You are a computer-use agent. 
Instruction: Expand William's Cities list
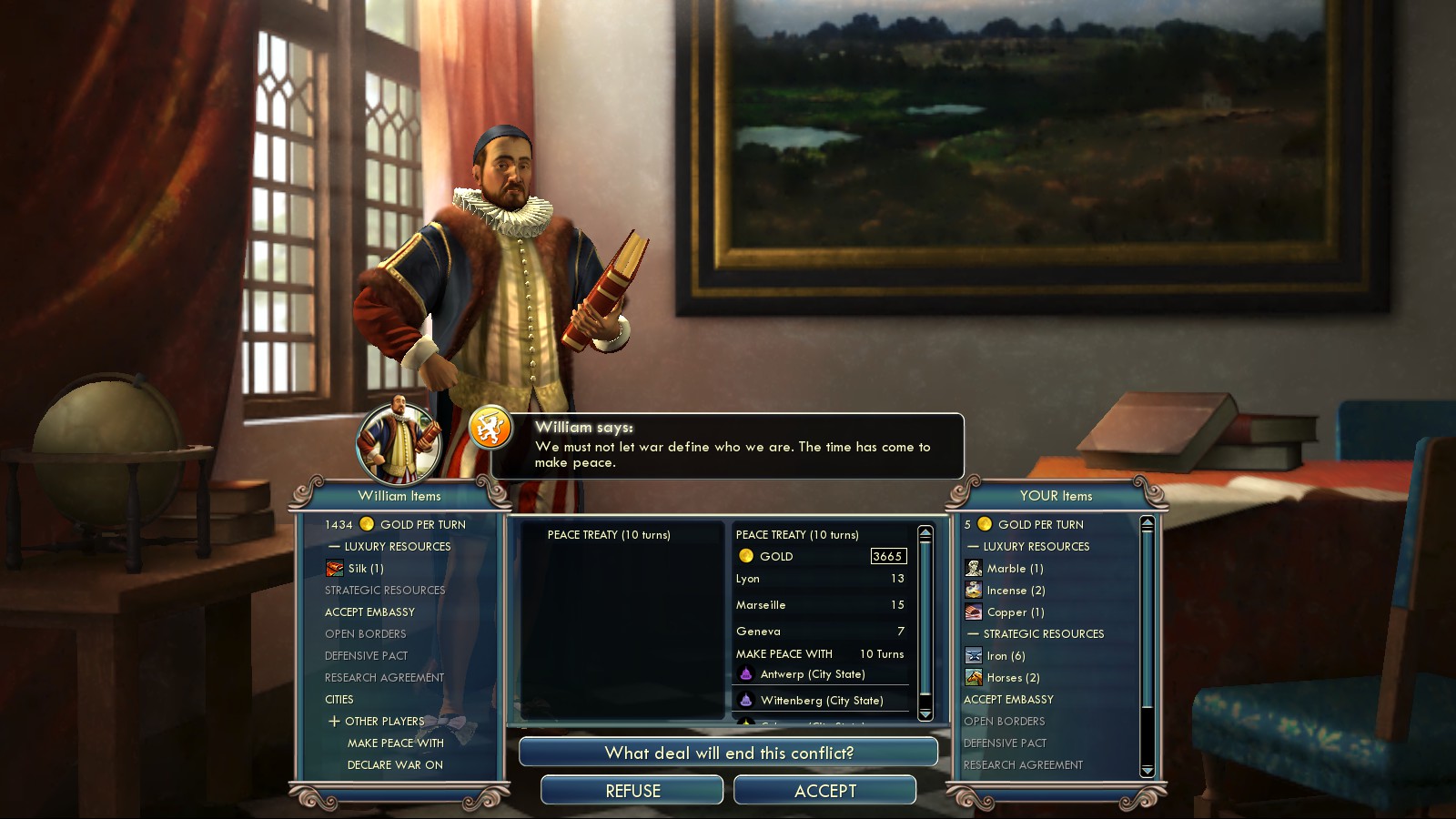point(339,700)
